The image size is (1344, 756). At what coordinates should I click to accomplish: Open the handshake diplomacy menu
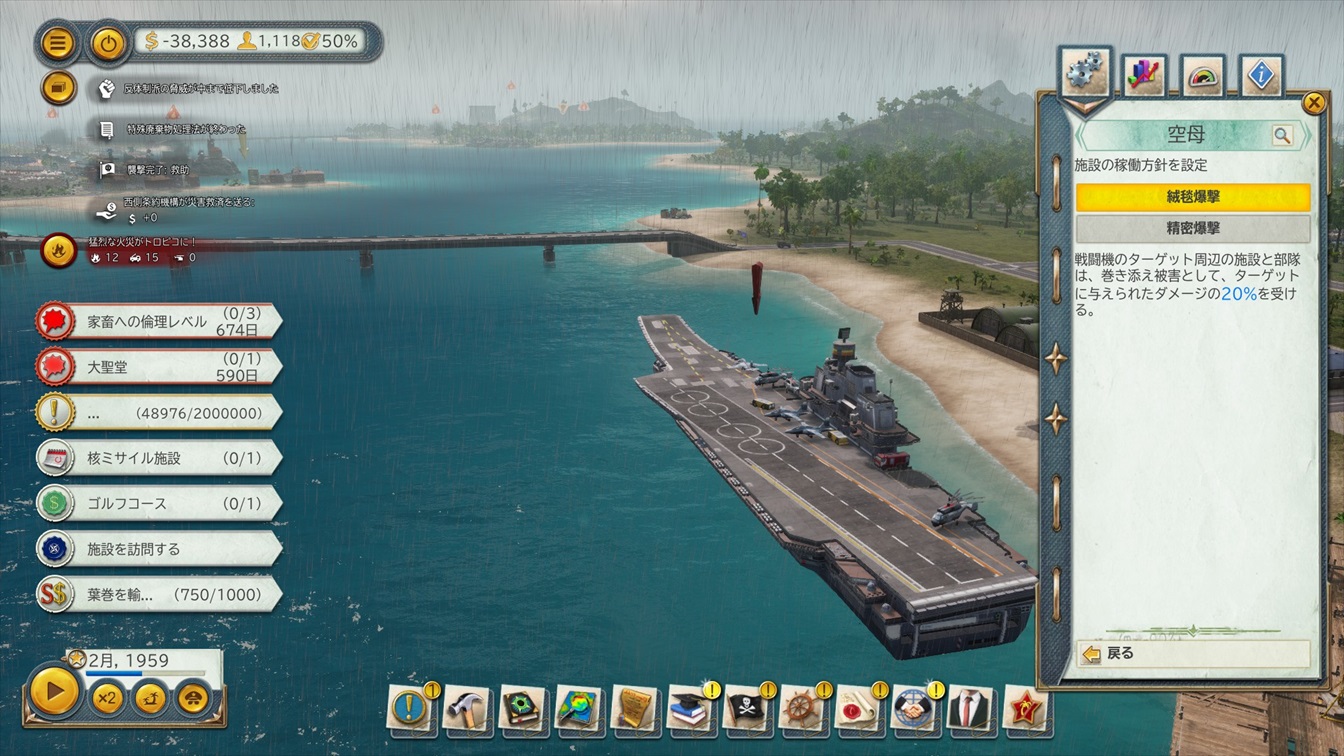pos(912,709)
